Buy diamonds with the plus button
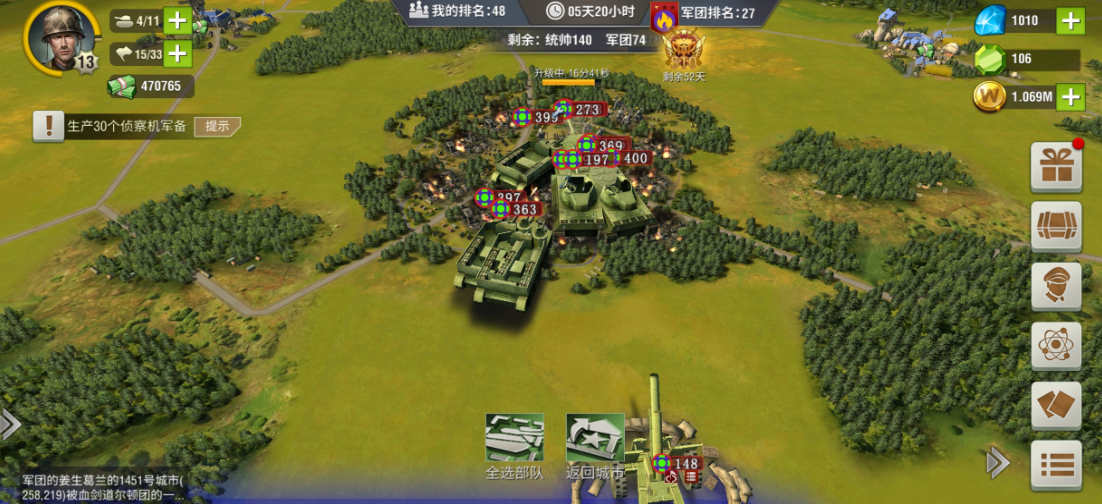The height and width of the screenshot is (504, 1102). [1069, 20]
